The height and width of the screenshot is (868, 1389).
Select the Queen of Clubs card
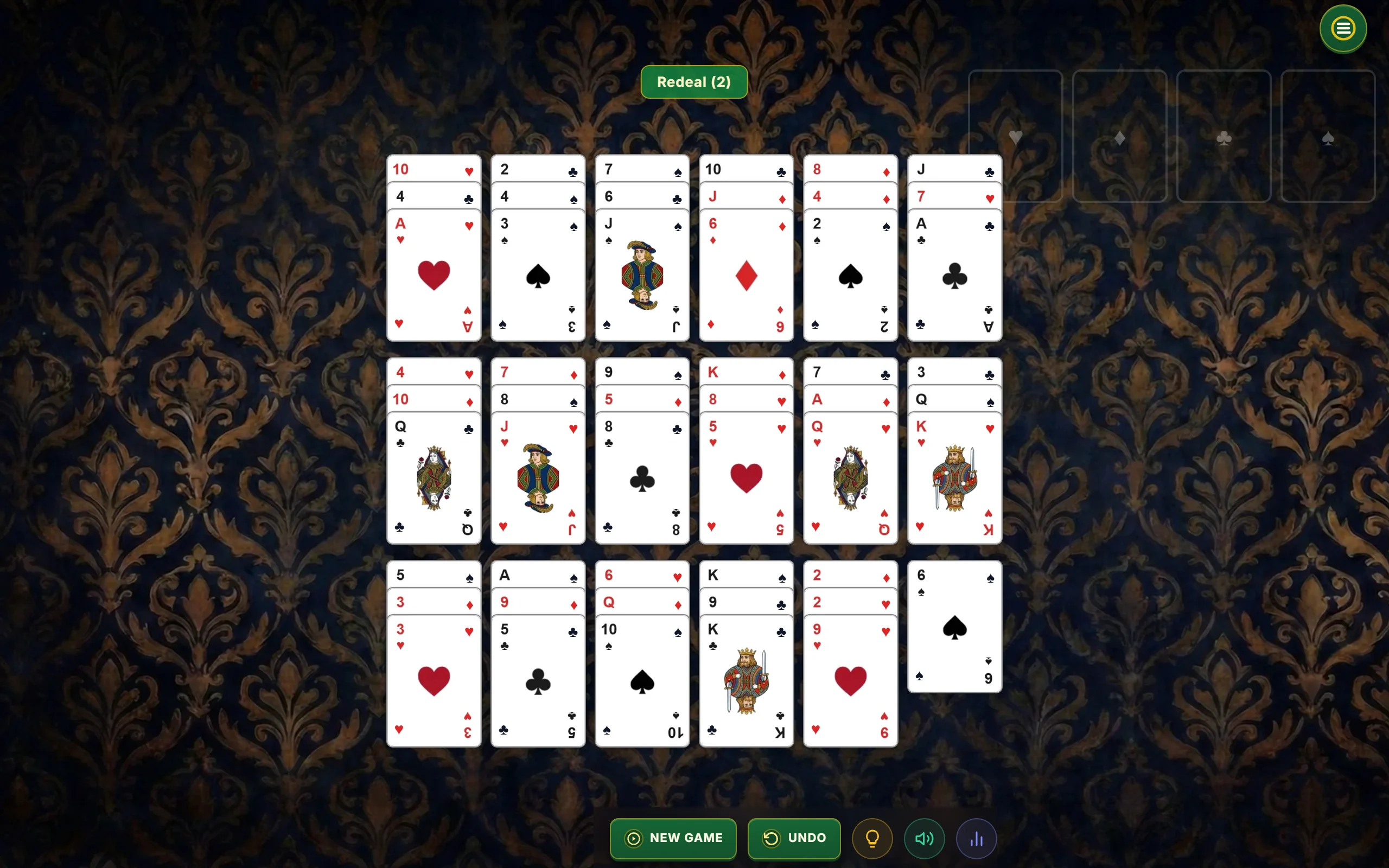pyautogui.click(x=434, y=478)
